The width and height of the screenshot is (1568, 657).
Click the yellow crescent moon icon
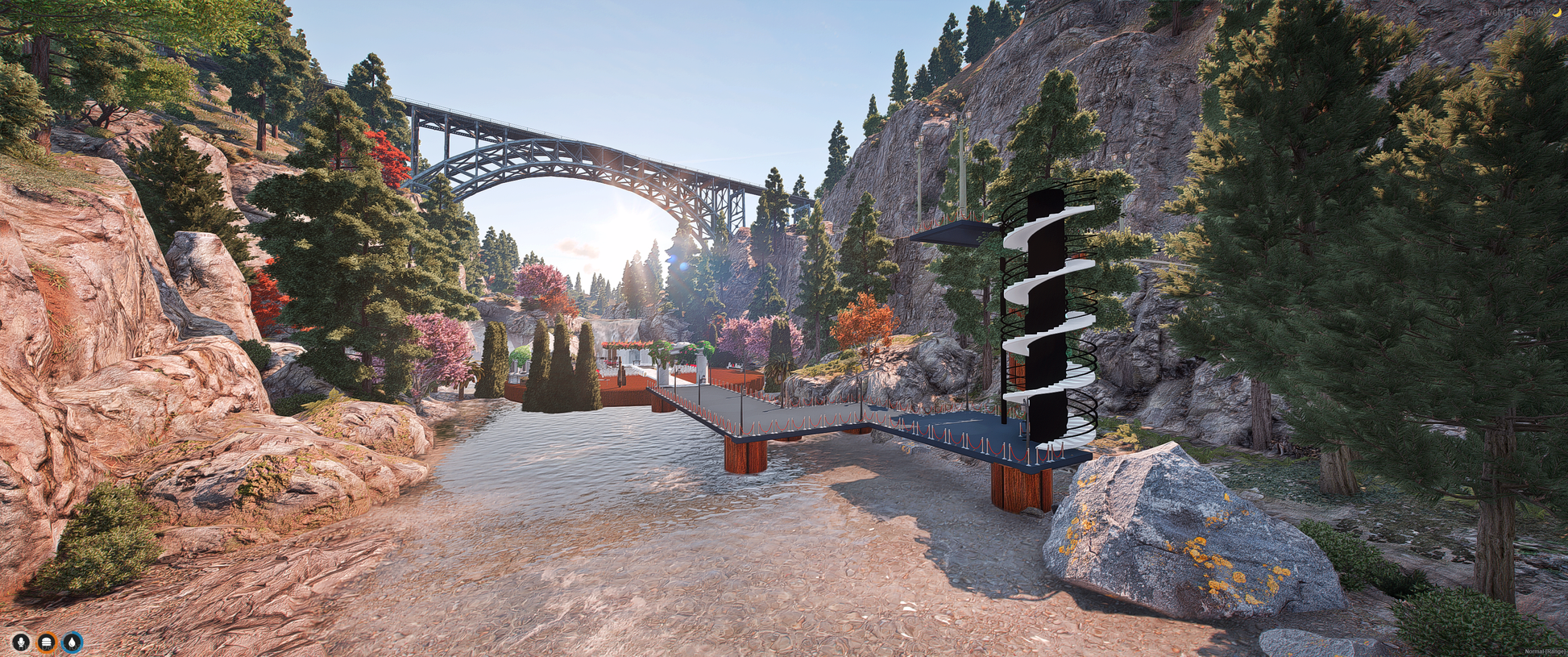1556,11
